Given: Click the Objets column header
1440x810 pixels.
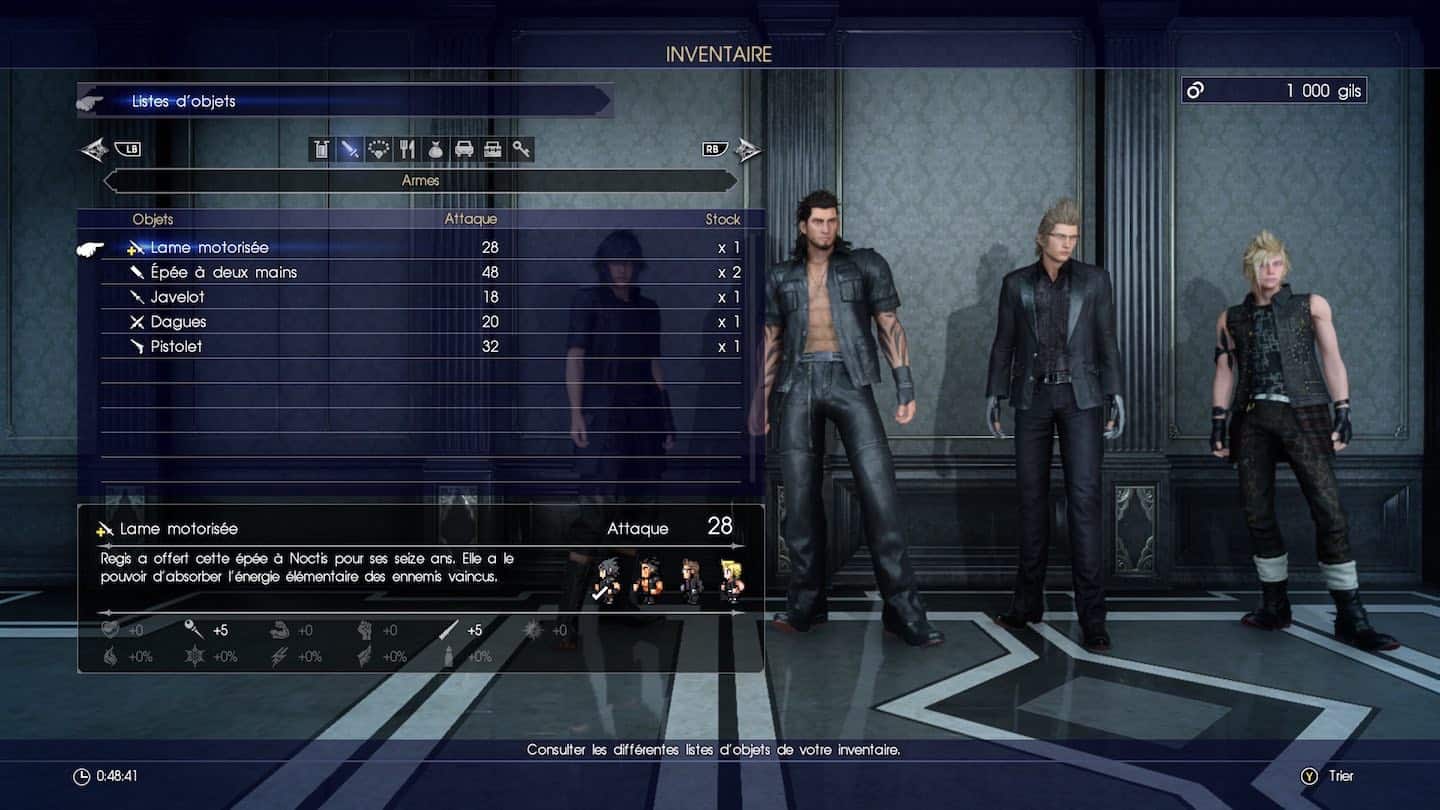Looking at the screenshot, I should (x=153, y=219).
